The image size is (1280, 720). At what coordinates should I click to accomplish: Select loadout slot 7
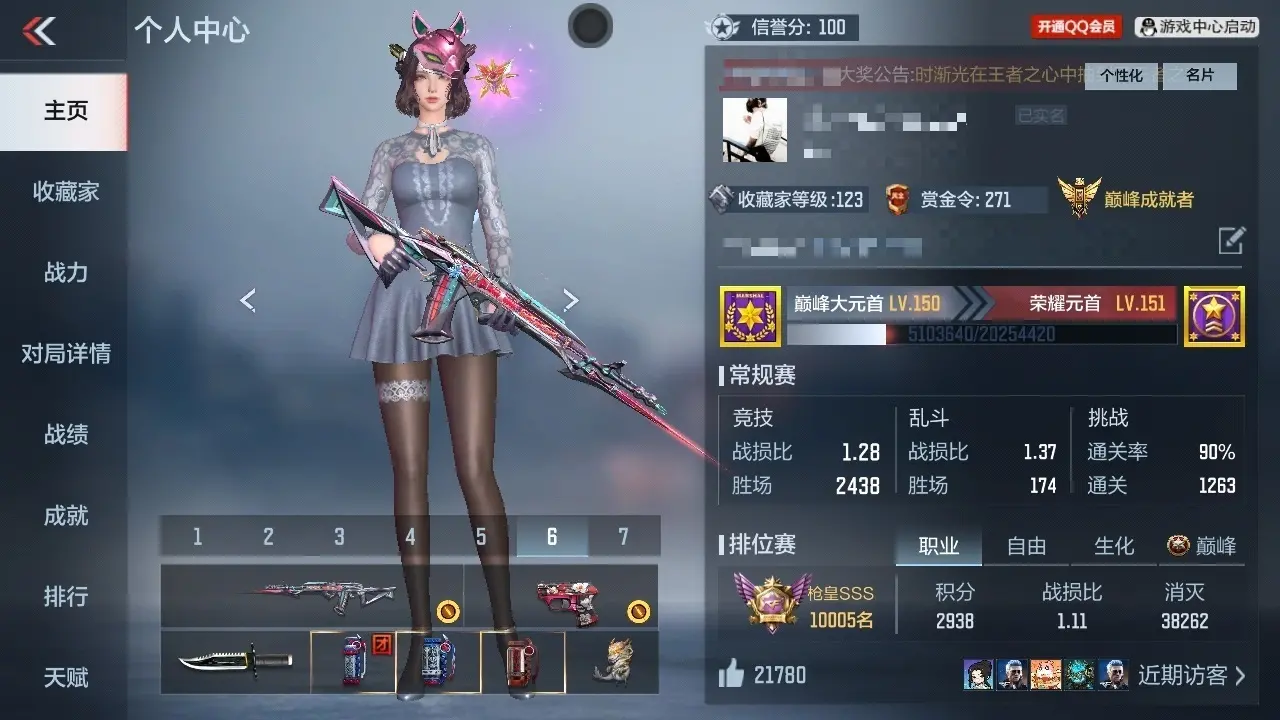[x=623, y=537]
